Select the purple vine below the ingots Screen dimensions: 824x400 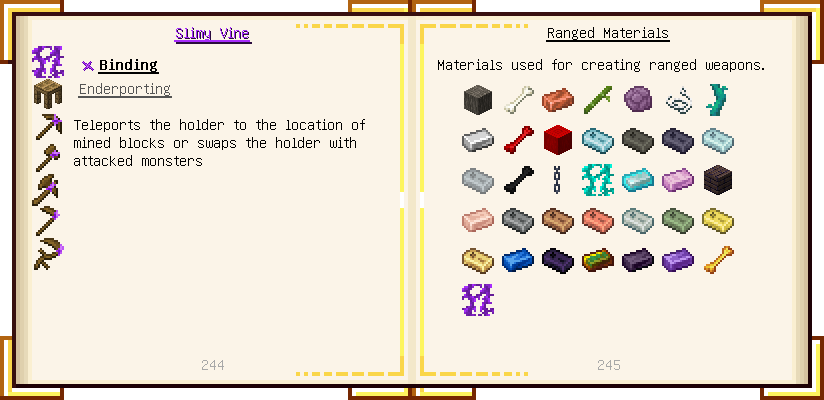click(478, 300)
